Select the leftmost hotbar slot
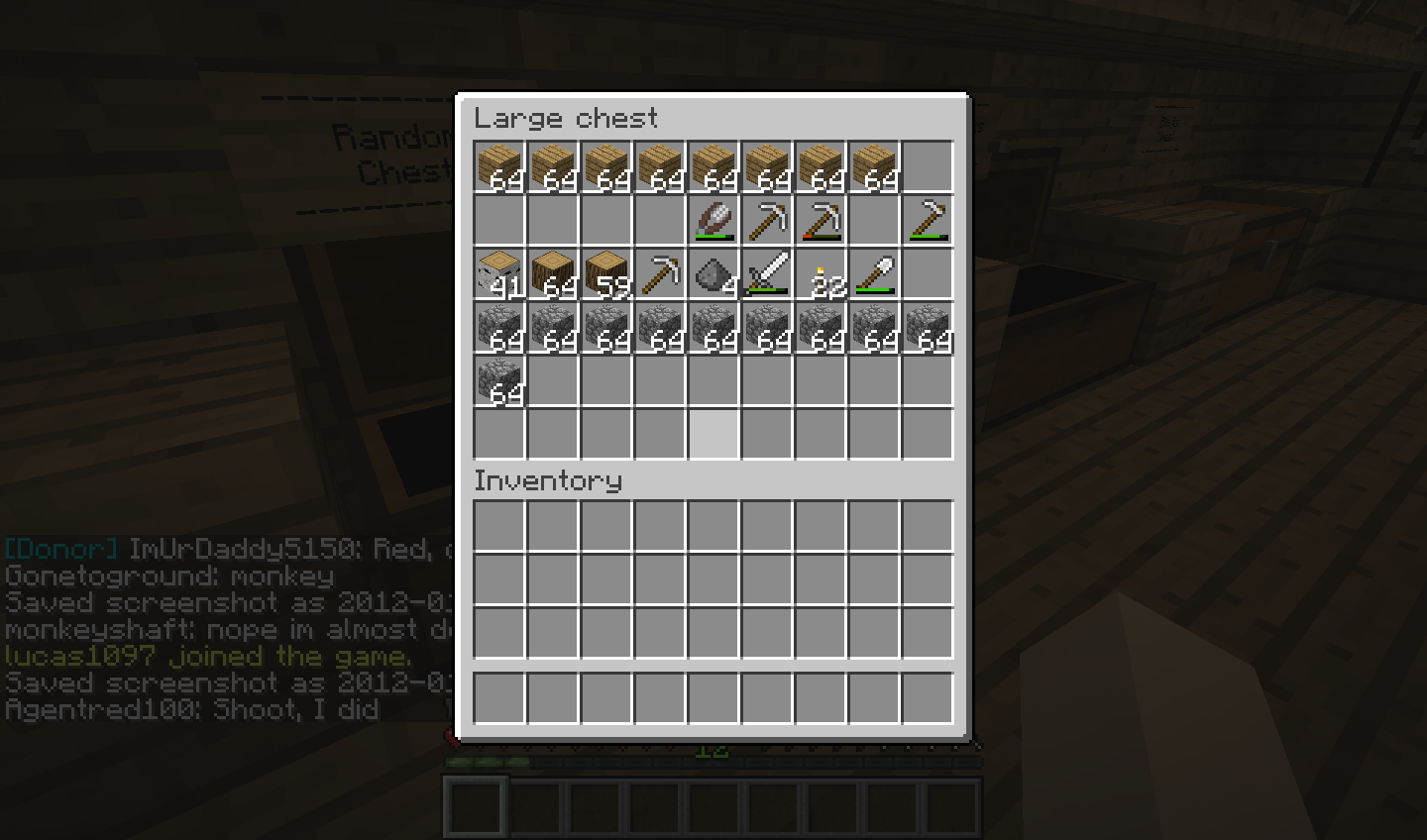Image resolution: width=1427 pixels, height=840 pixels. tap(475, 805)
